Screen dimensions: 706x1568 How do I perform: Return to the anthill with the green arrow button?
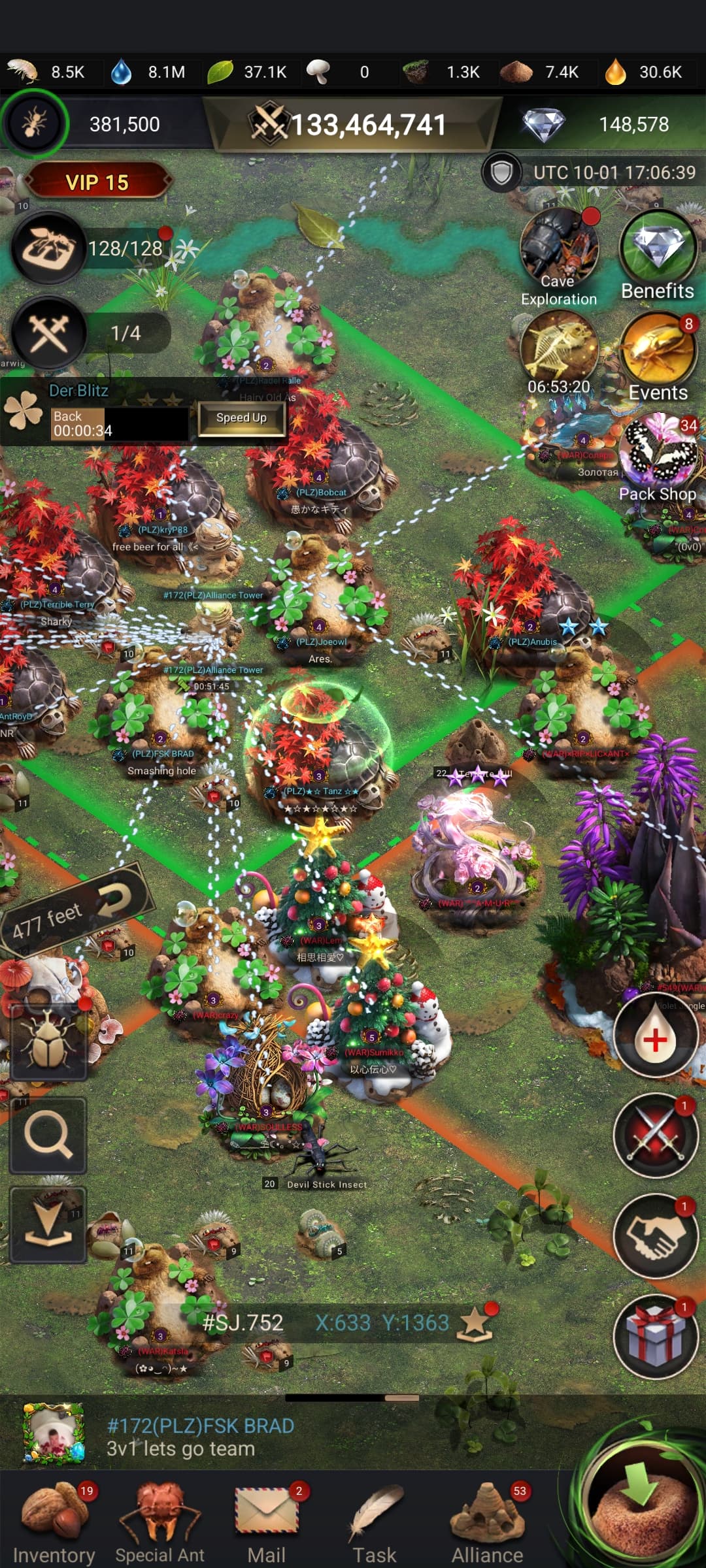click(641, 1504)
